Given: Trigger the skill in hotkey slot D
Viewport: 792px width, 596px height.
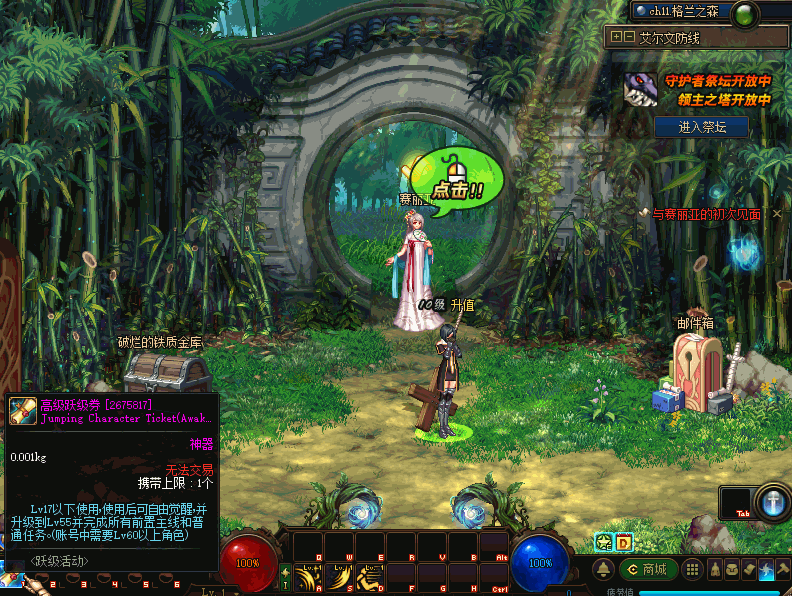Looking at the screenshot, I should (x=370, y=575).
